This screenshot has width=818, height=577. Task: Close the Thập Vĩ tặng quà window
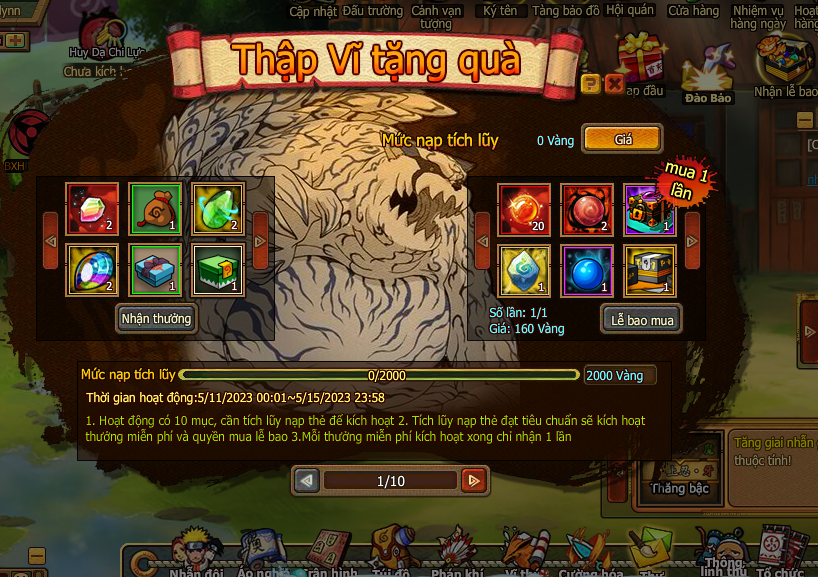(x=615, y=83)
